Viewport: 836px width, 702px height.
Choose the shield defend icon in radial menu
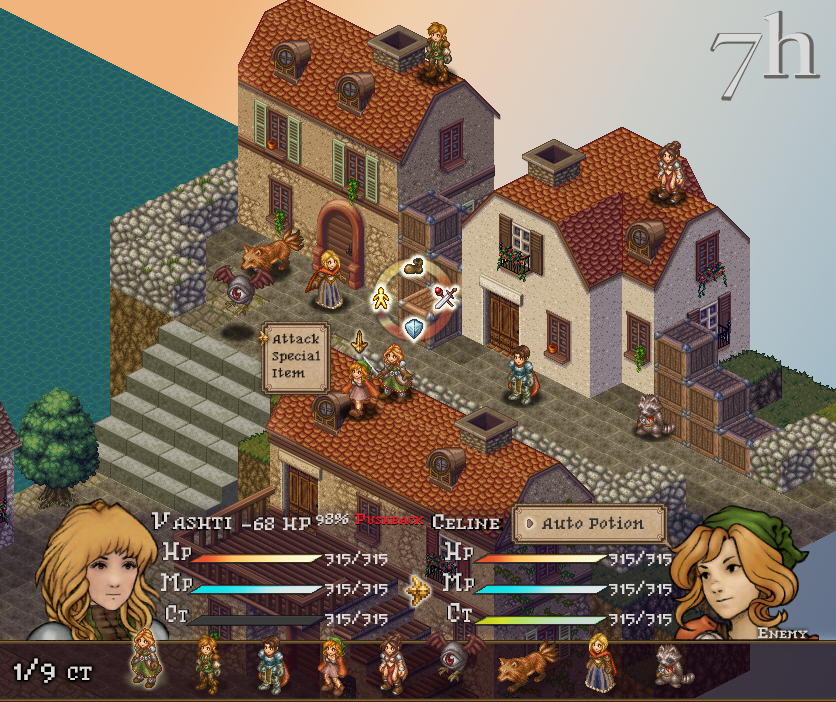coord(414,327)
